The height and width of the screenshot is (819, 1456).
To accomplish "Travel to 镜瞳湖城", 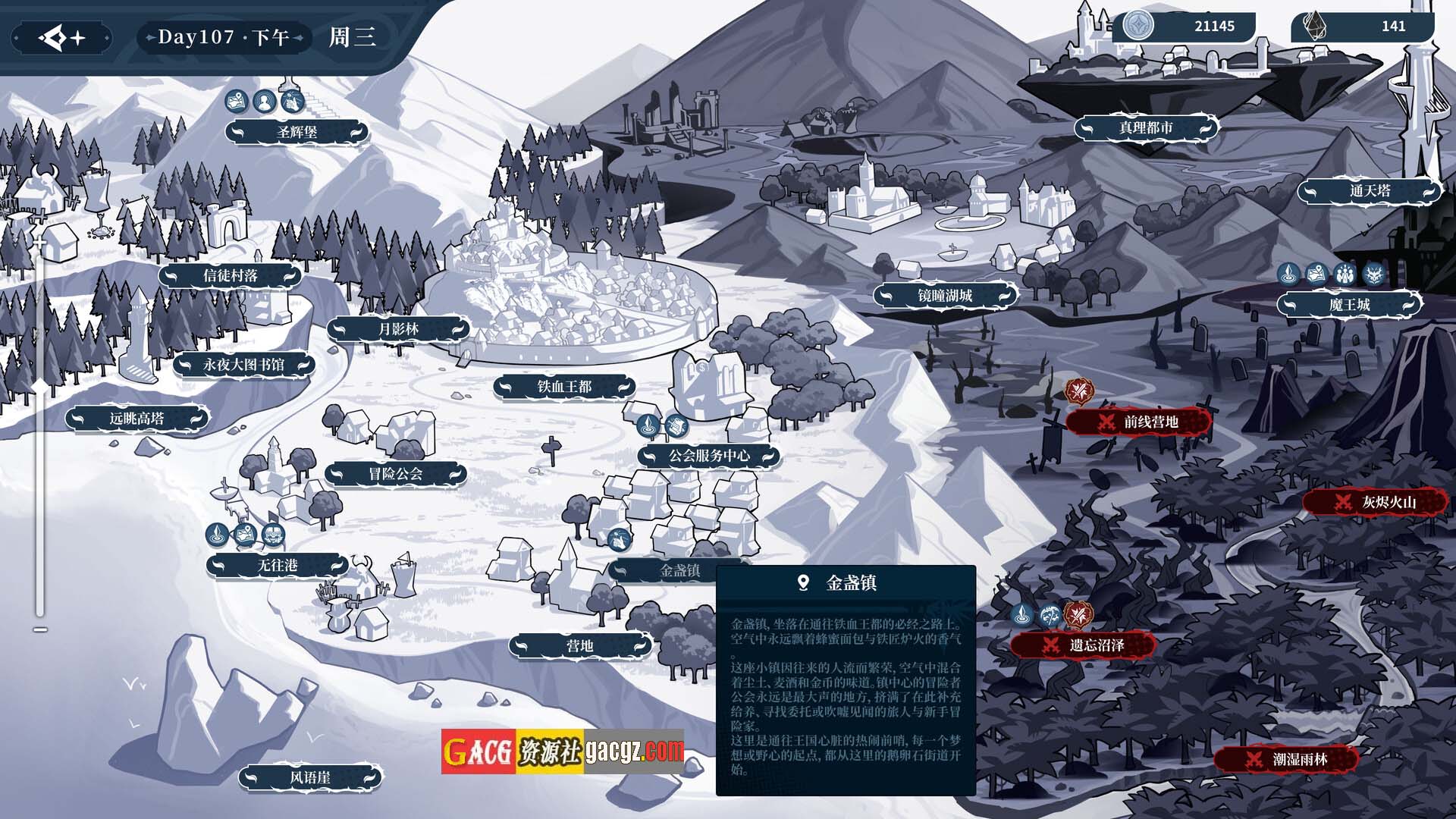I will coord(945,295).
